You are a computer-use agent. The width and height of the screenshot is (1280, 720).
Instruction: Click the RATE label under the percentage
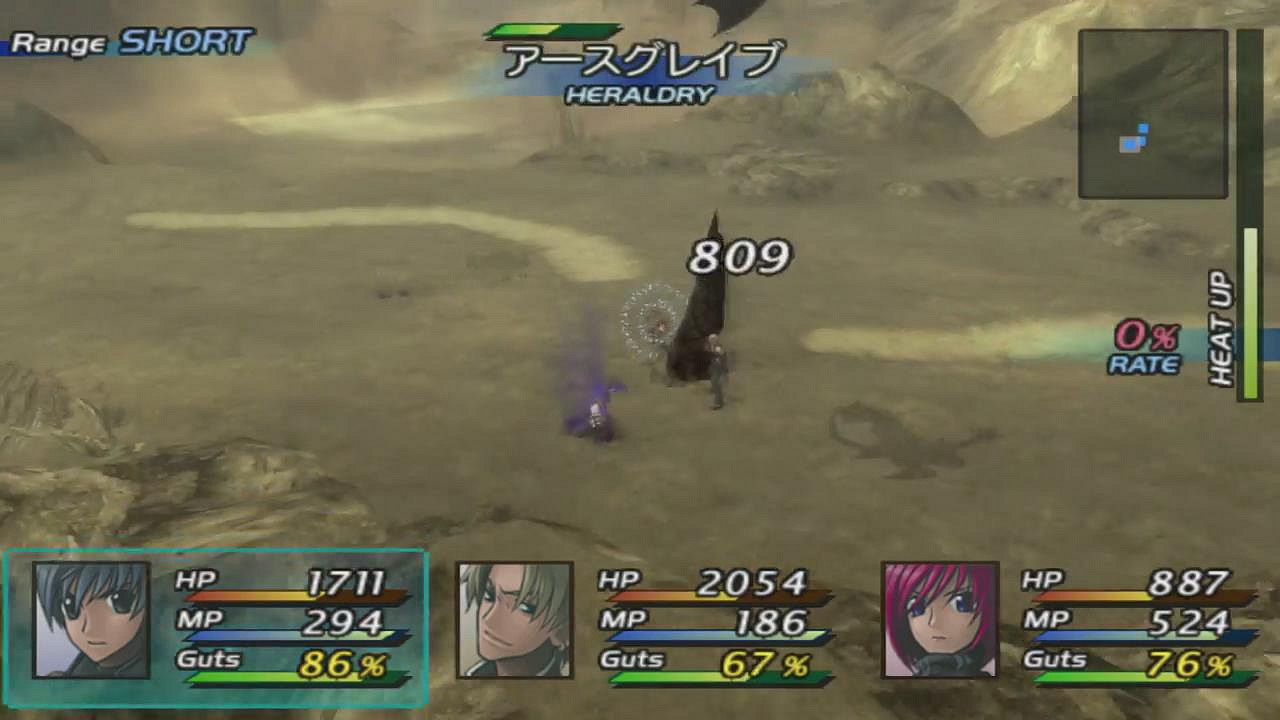click(1143, 366)
